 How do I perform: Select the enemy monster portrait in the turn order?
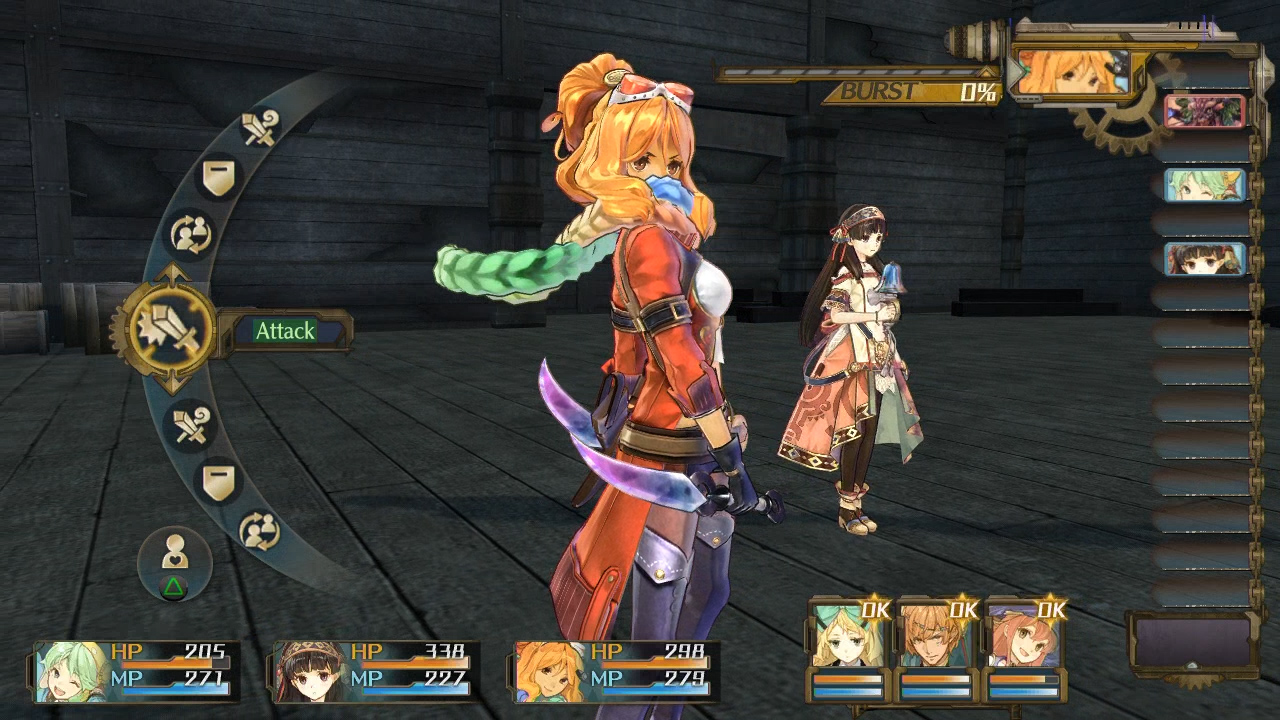pos(1205,111)
